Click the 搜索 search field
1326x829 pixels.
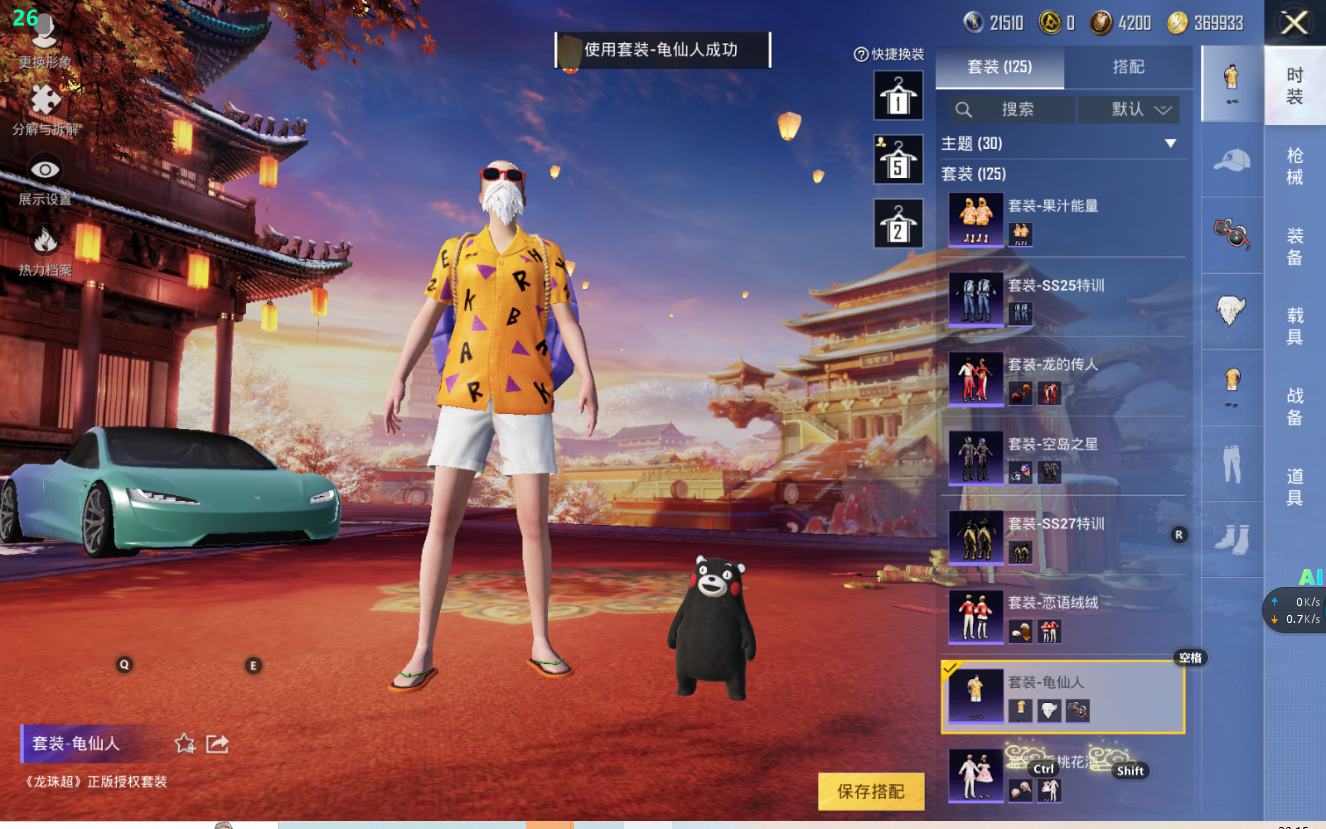click(1011, 110)
